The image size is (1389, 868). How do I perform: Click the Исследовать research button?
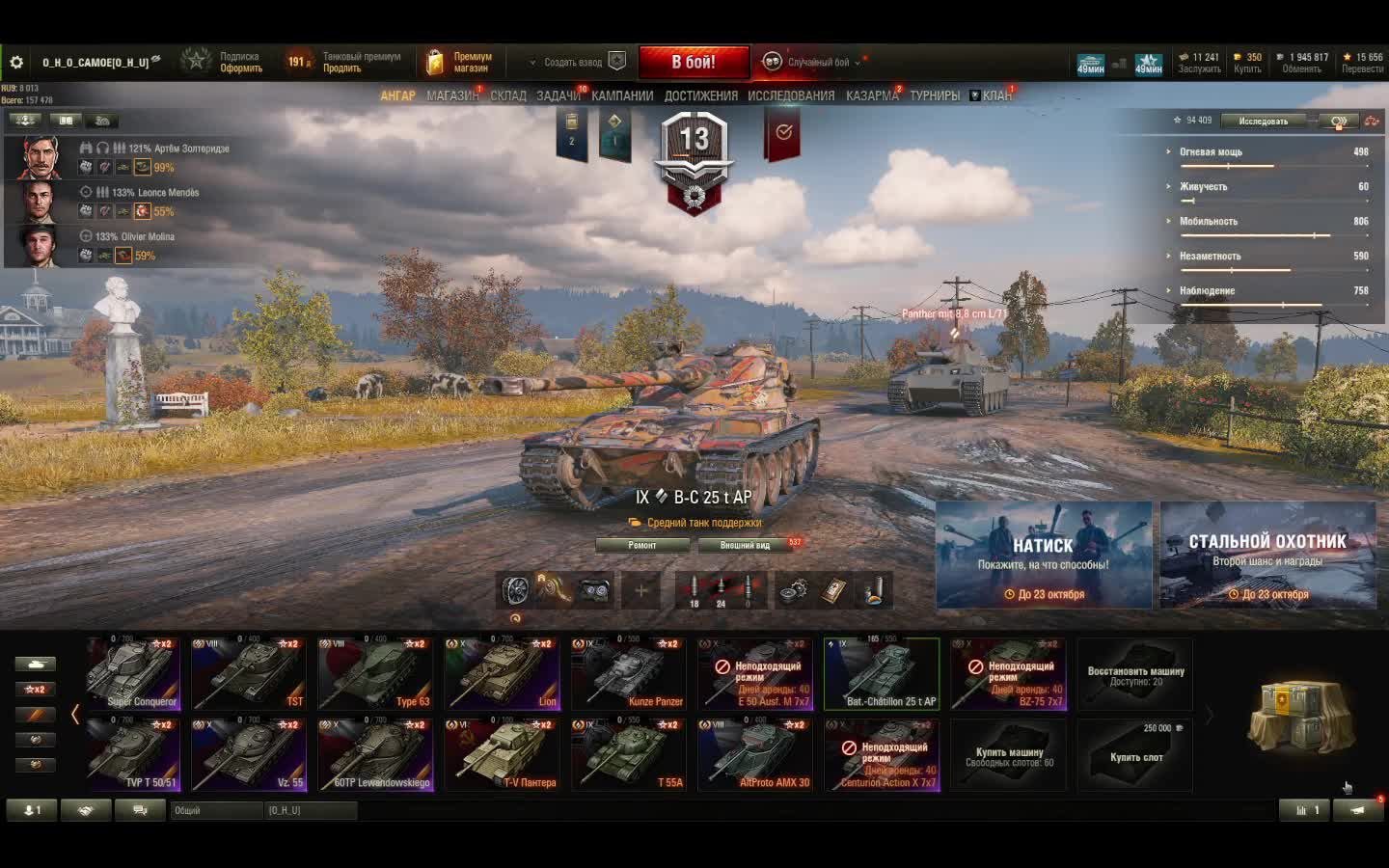[x=1264, y=121]
